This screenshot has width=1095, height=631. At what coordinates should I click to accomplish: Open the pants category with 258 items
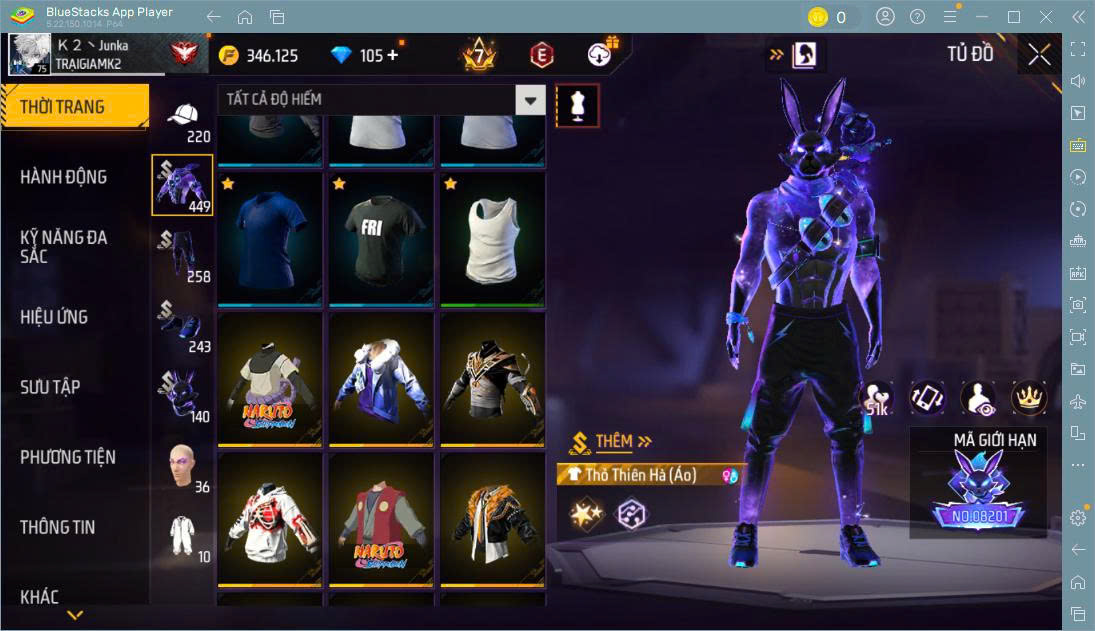click(181, 256)
